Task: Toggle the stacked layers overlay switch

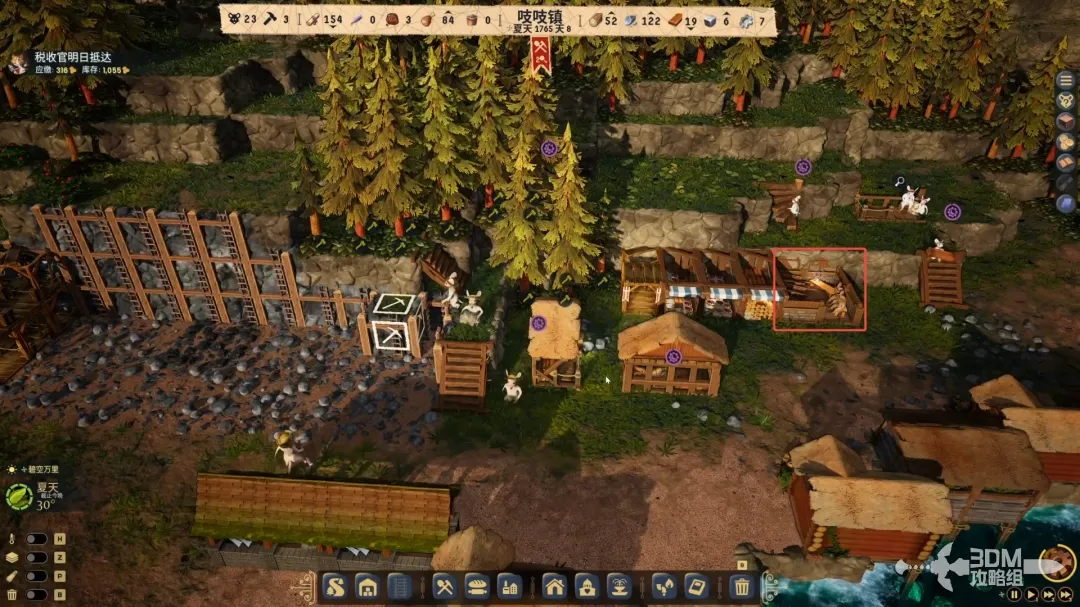Action: tap(37, 558)
